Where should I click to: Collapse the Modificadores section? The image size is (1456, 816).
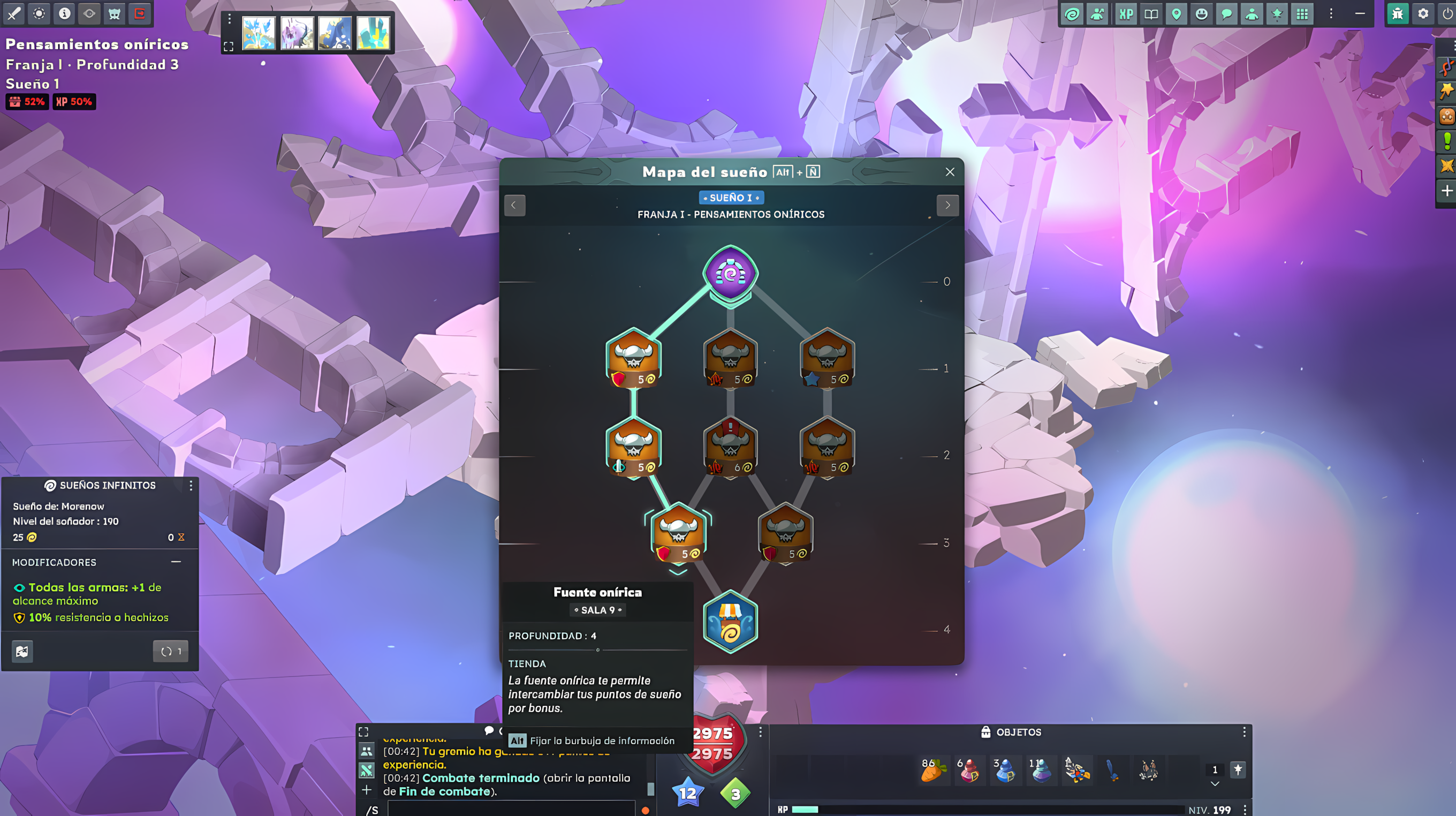pos(175,562)
